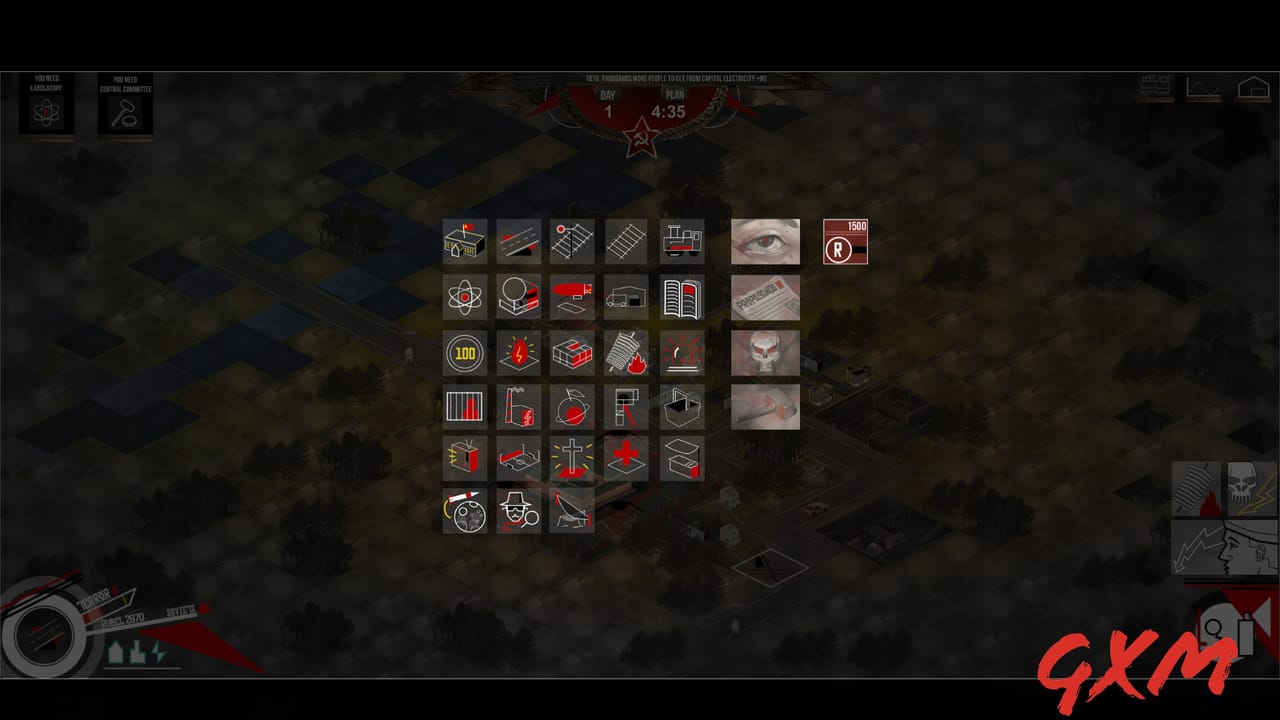Select the locomotive icon in the build menu
This screenshot has height=720, width=1280.
tap(680, 240)
